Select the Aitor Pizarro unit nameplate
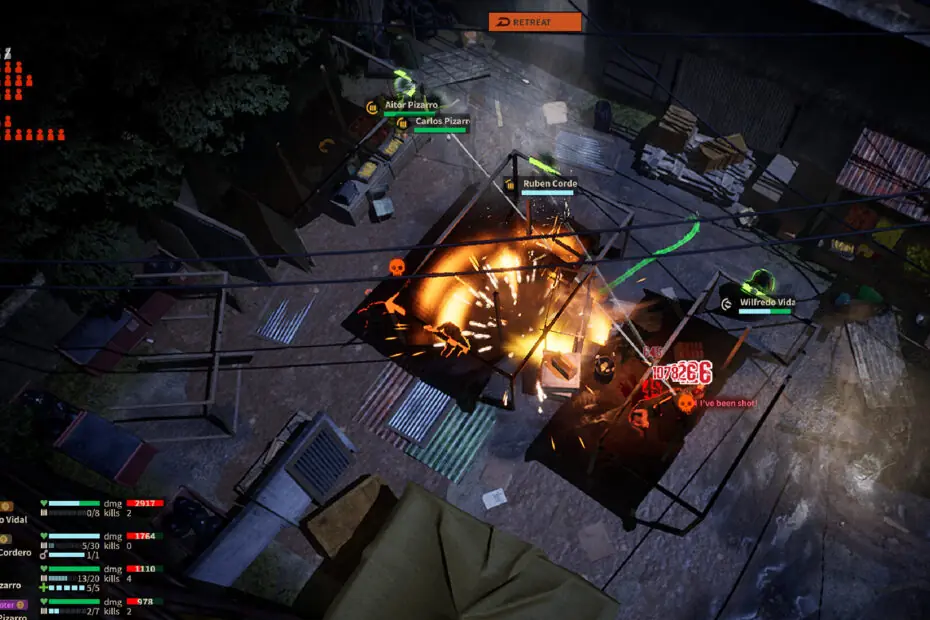This screenshot has width=930, height=620. 410,105
